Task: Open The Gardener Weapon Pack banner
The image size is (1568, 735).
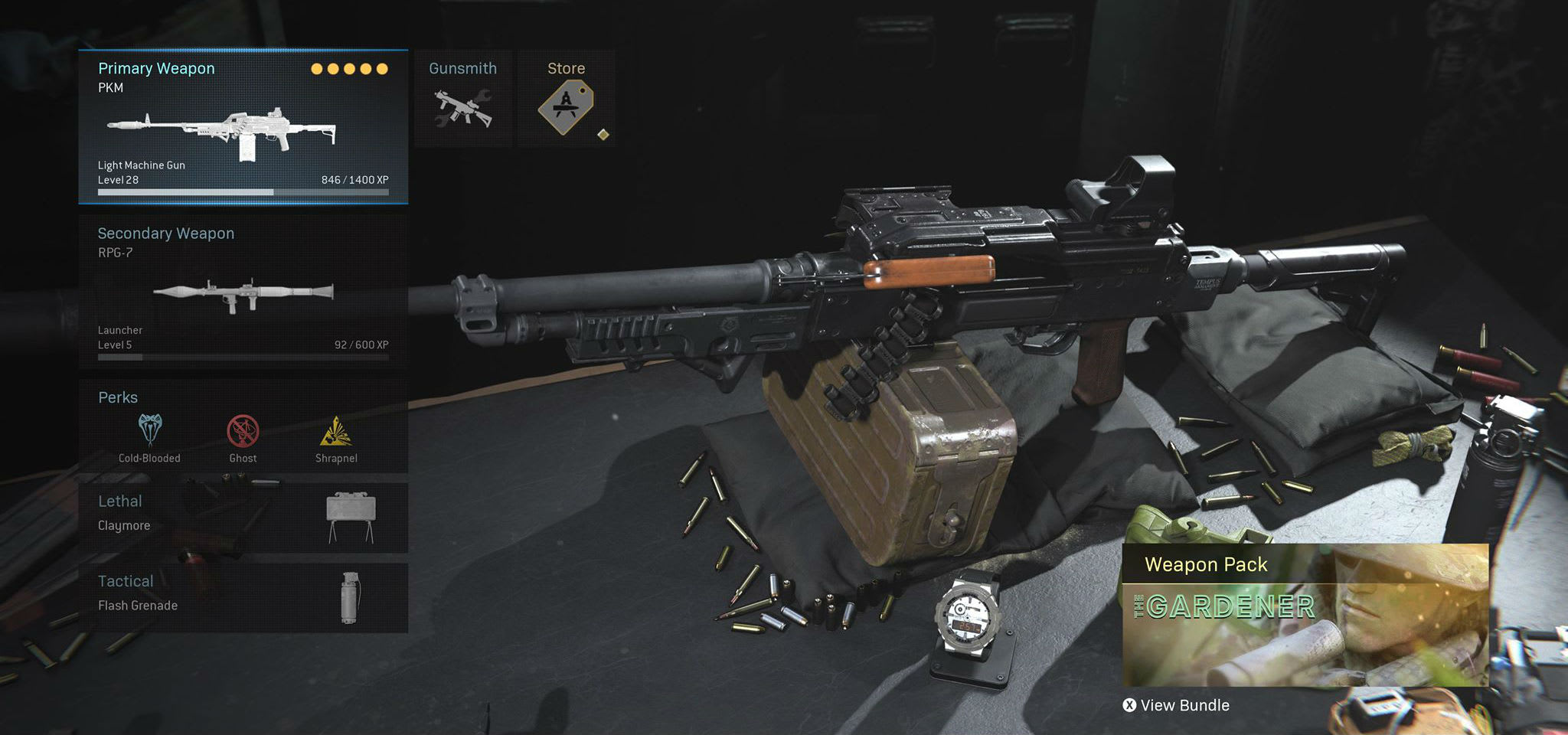Action: point(1305,615)
